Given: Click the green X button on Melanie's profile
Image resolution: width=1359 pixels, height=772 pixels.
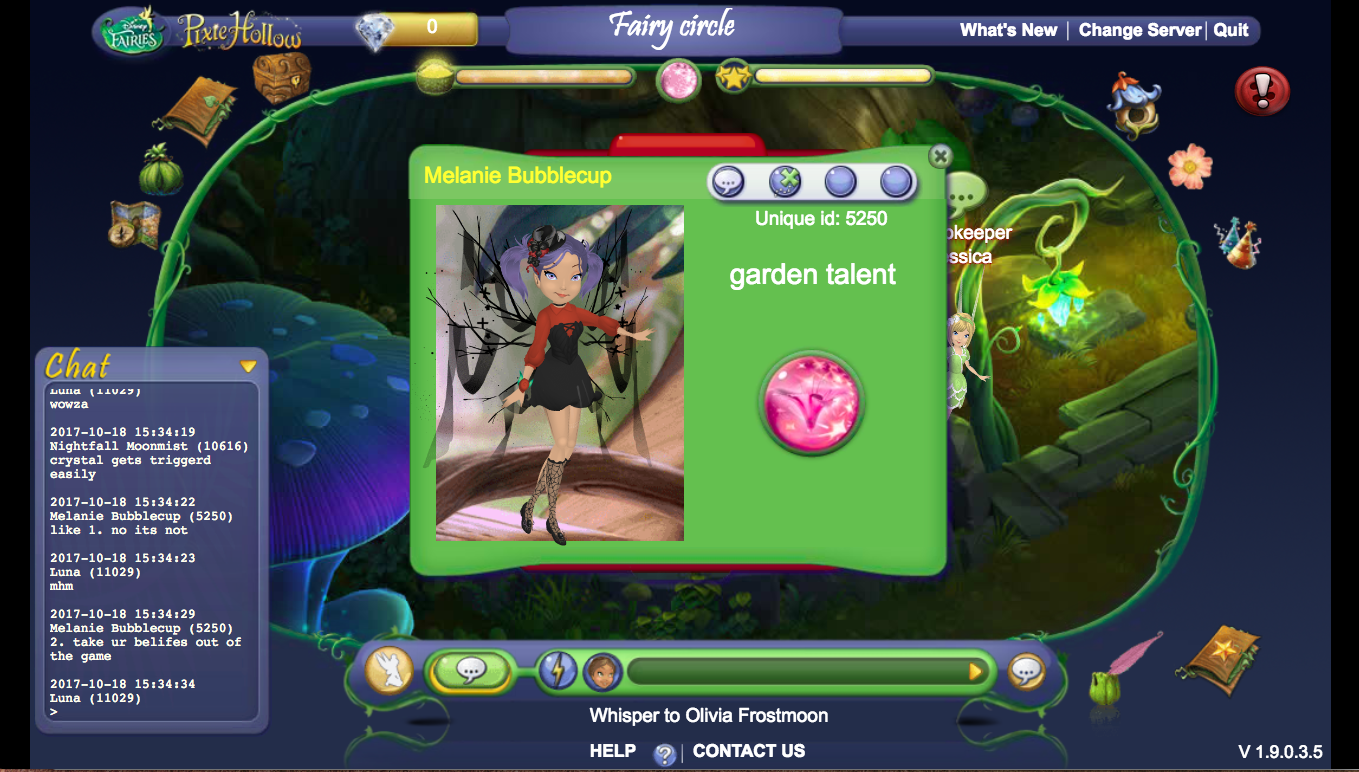Looking at the screenshot, I should 786,182.
